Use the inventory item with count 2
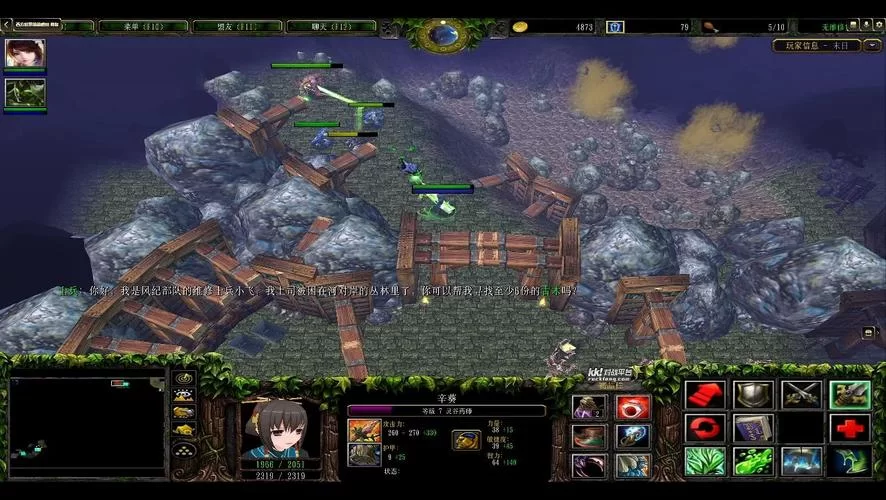This screenshot has height=500, width=886. point(589,407)
